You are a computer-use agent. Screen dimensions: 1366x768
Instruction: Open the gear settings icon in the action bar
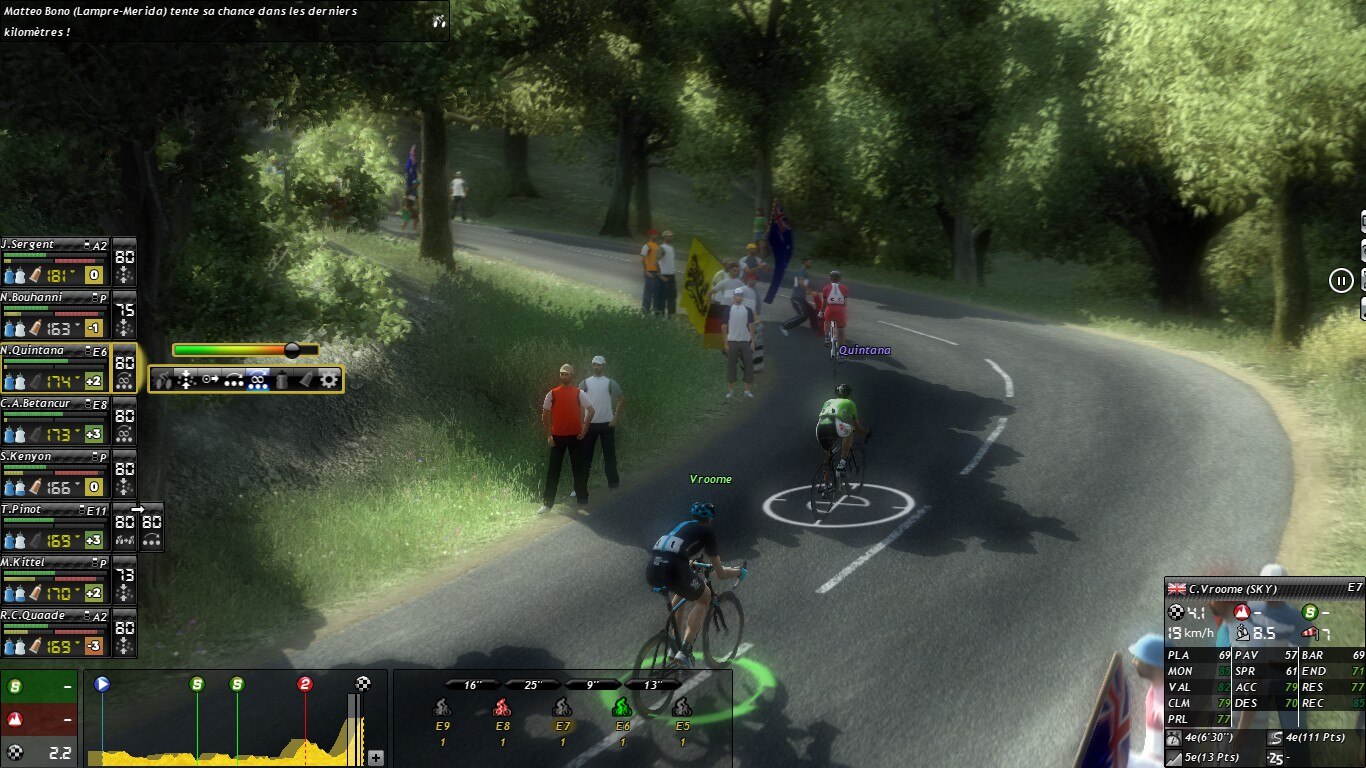pyautogui.click(x=329, y=380)
